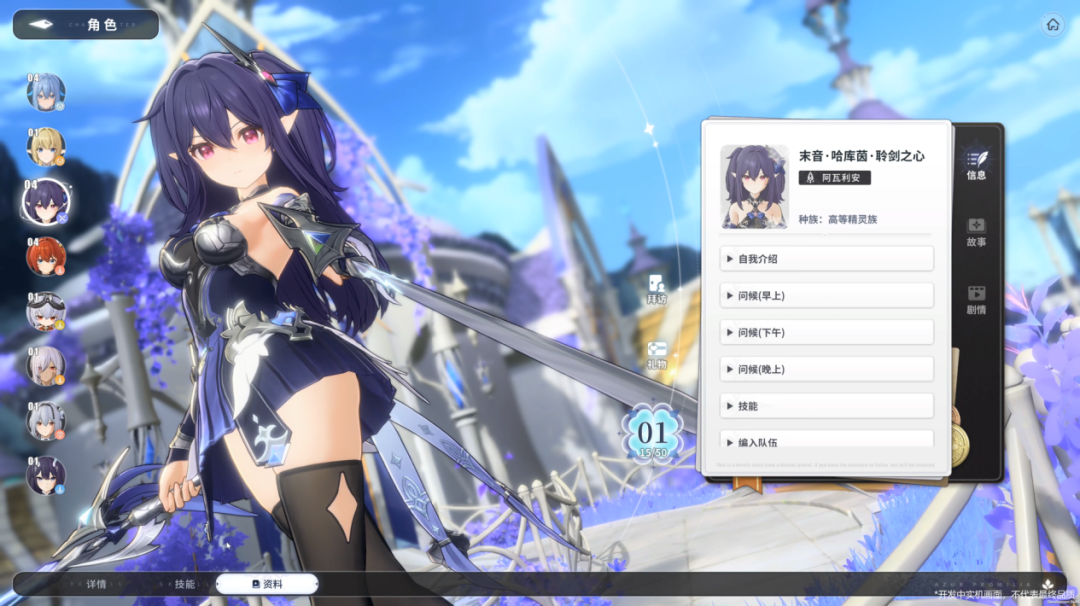The image size is (1080, 606).
Task: Pick the goggles-wearing character portrait
Action: click(x=46, y=311)
